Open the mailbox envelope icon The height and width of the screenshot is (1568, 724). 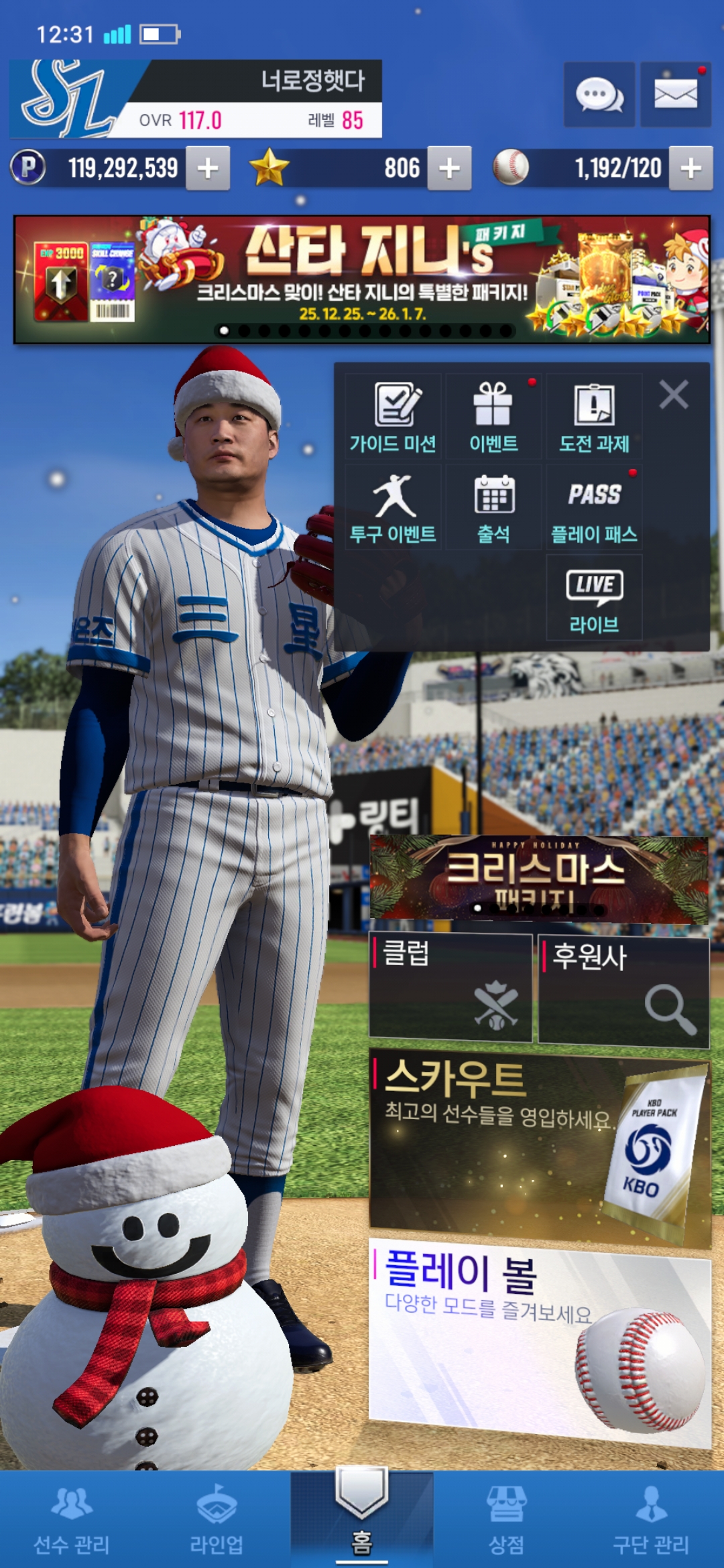[675, 94]
